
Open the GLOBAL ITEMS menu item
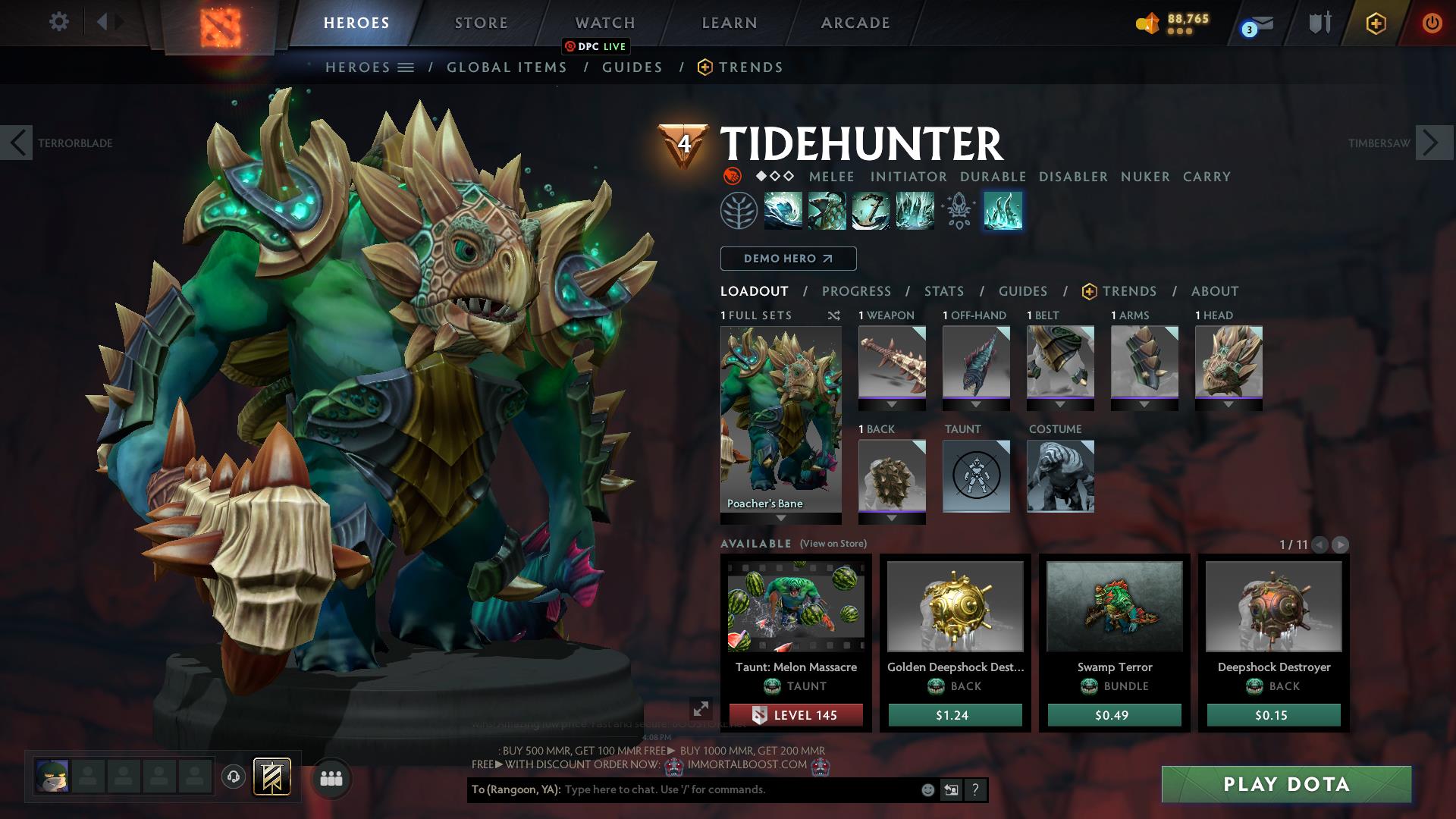[x=507, y=67]
